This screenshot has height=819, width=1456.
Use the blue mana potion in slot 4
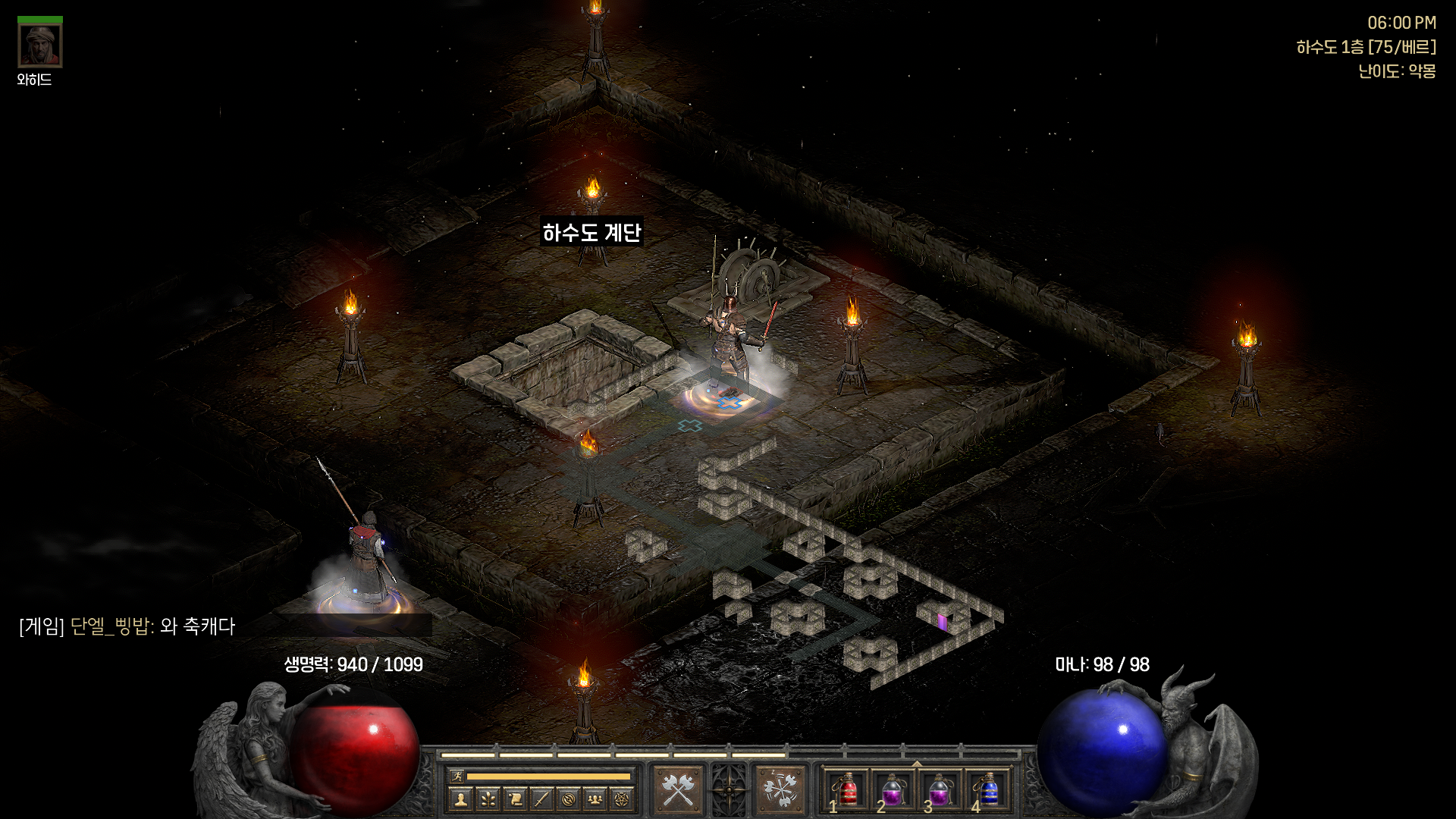click(987, 790)
